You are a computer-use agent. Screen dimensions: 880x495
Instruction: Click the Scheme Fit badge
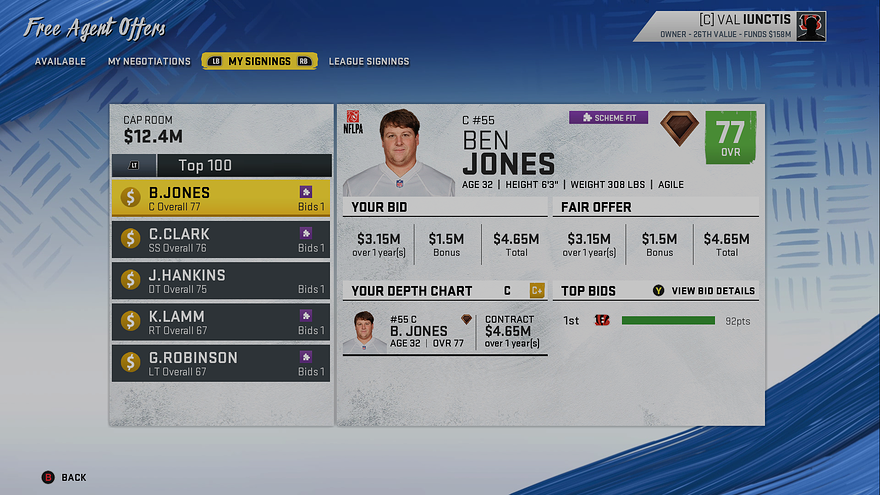[x=608, y=118]
